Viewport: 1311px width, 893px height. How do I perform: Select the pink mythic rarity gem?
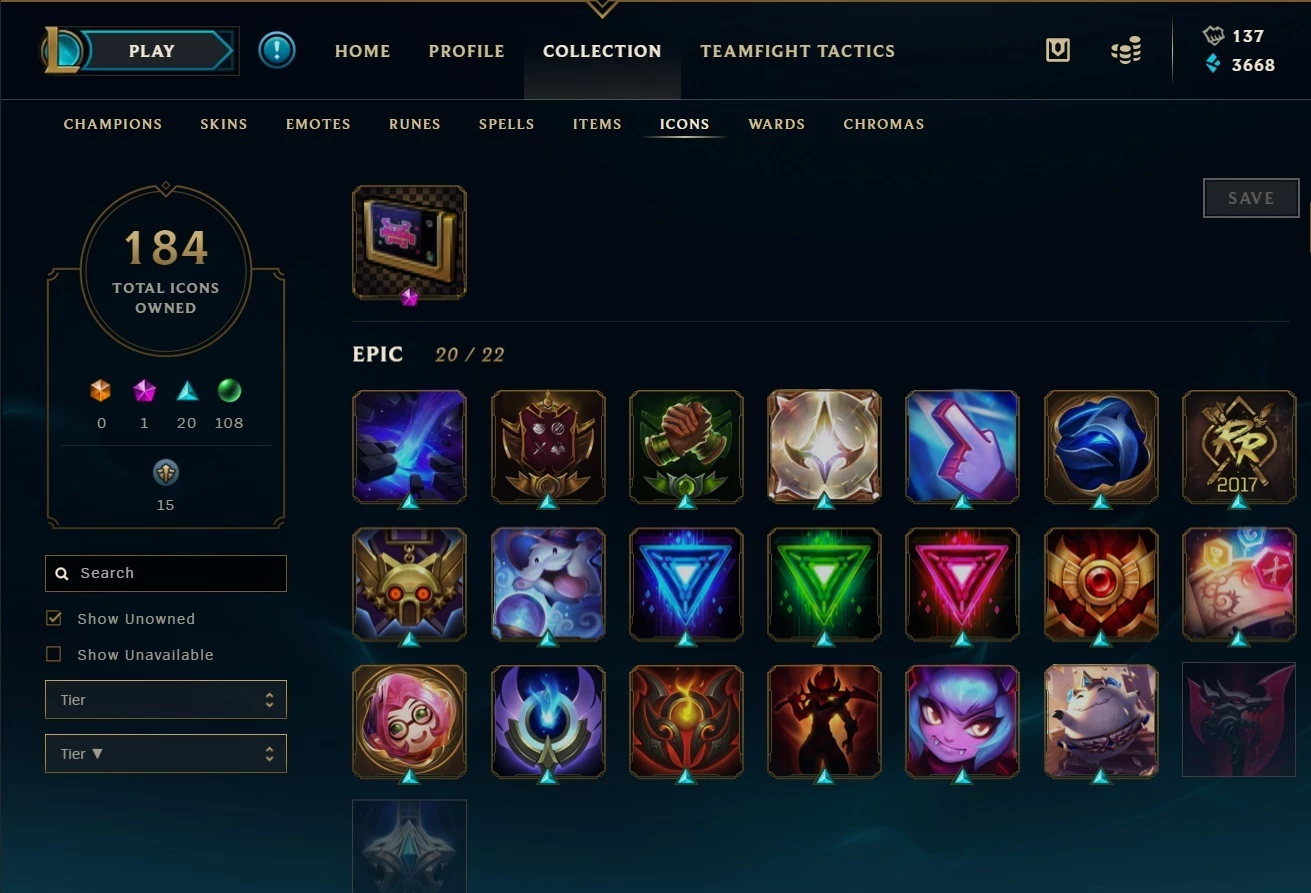tap(144, 390)
